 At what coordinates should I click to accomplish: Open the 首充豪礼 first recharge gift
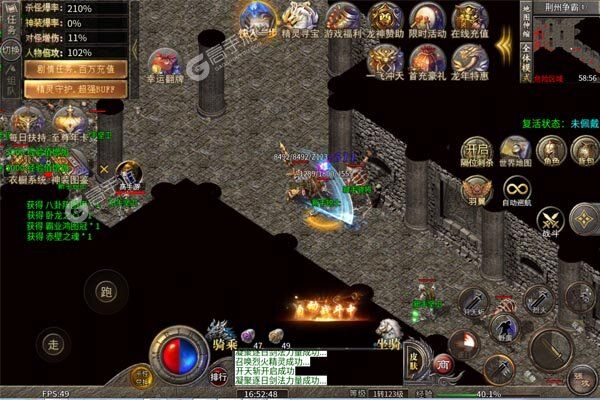tap(428, 60)
